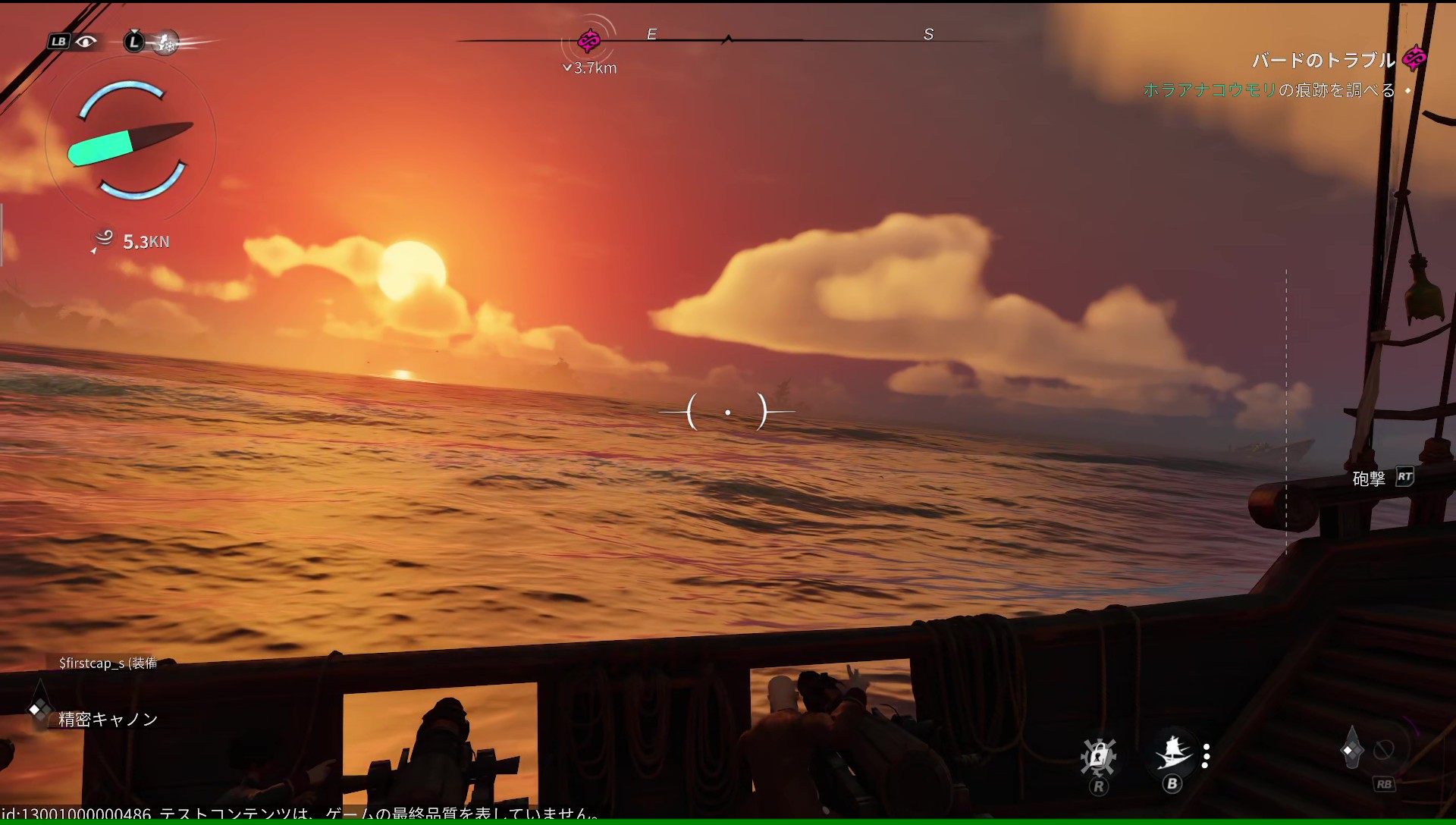1456x825 pixels.
Task: Open the バードのトラブル quest tracker
Action: pyautogui.click(x=1323, y=60)
